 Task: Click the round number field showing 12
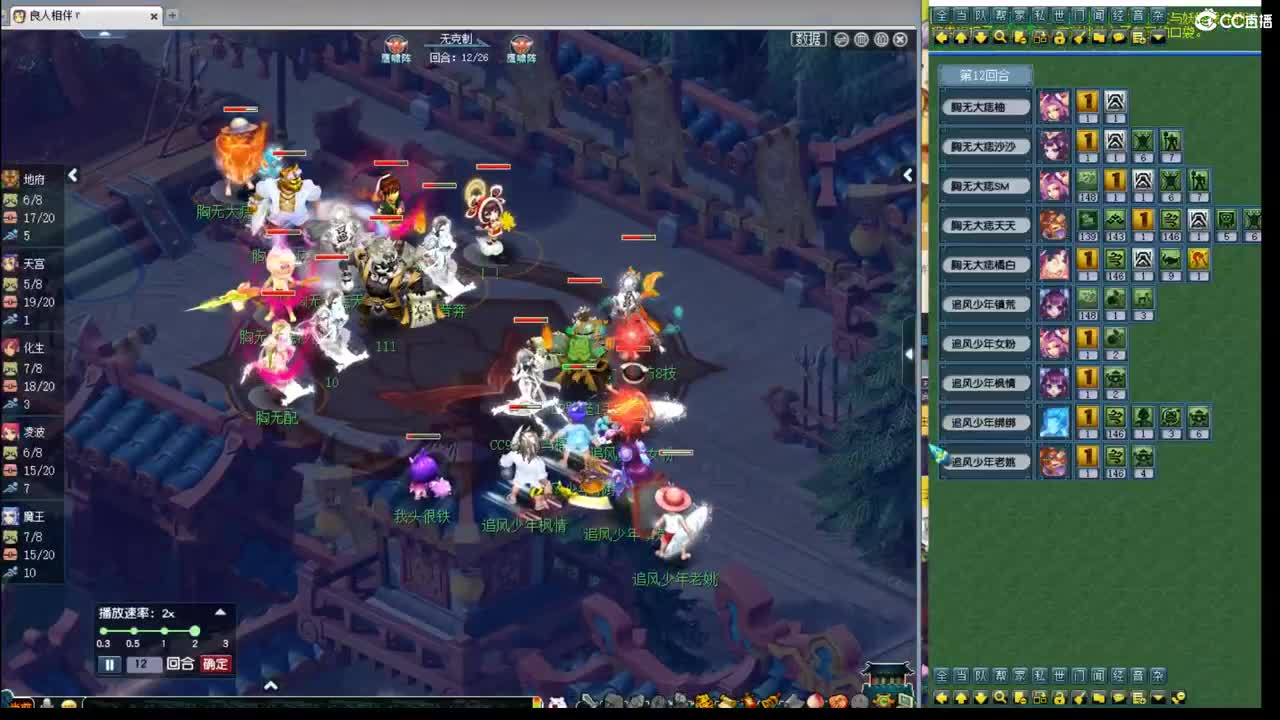[144, 663]
